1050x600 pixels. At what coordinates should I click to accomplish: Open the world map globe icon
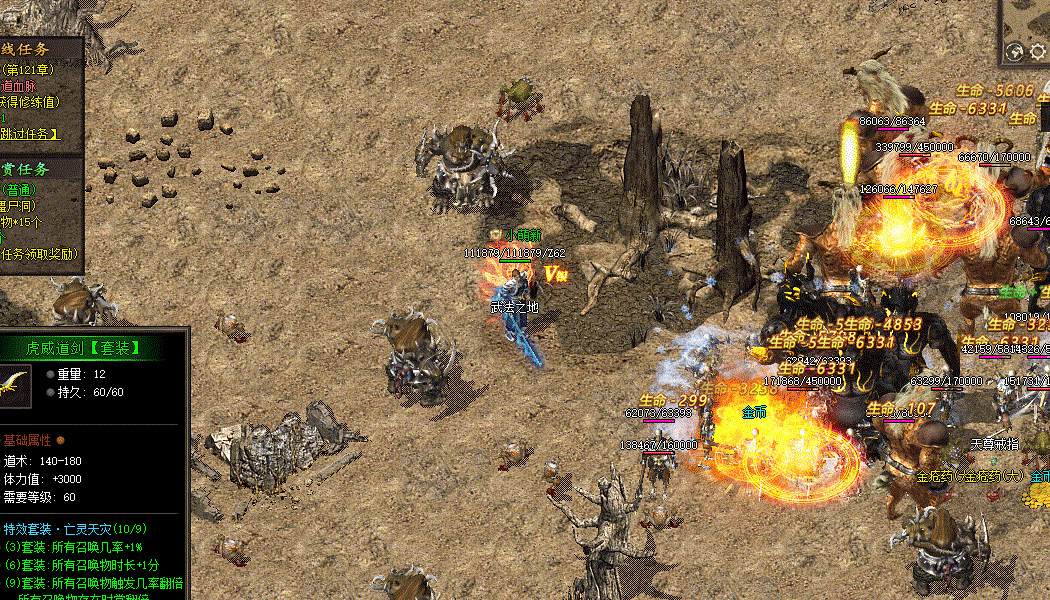1014,51
